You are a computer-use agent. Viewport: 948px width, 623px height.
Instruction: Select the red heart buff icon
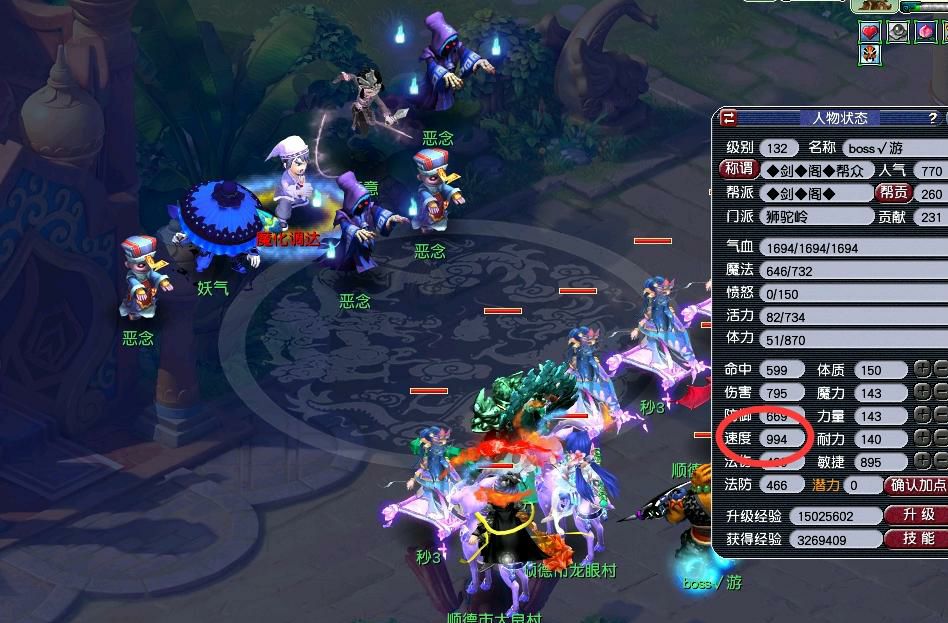click(x=869, y=32)
